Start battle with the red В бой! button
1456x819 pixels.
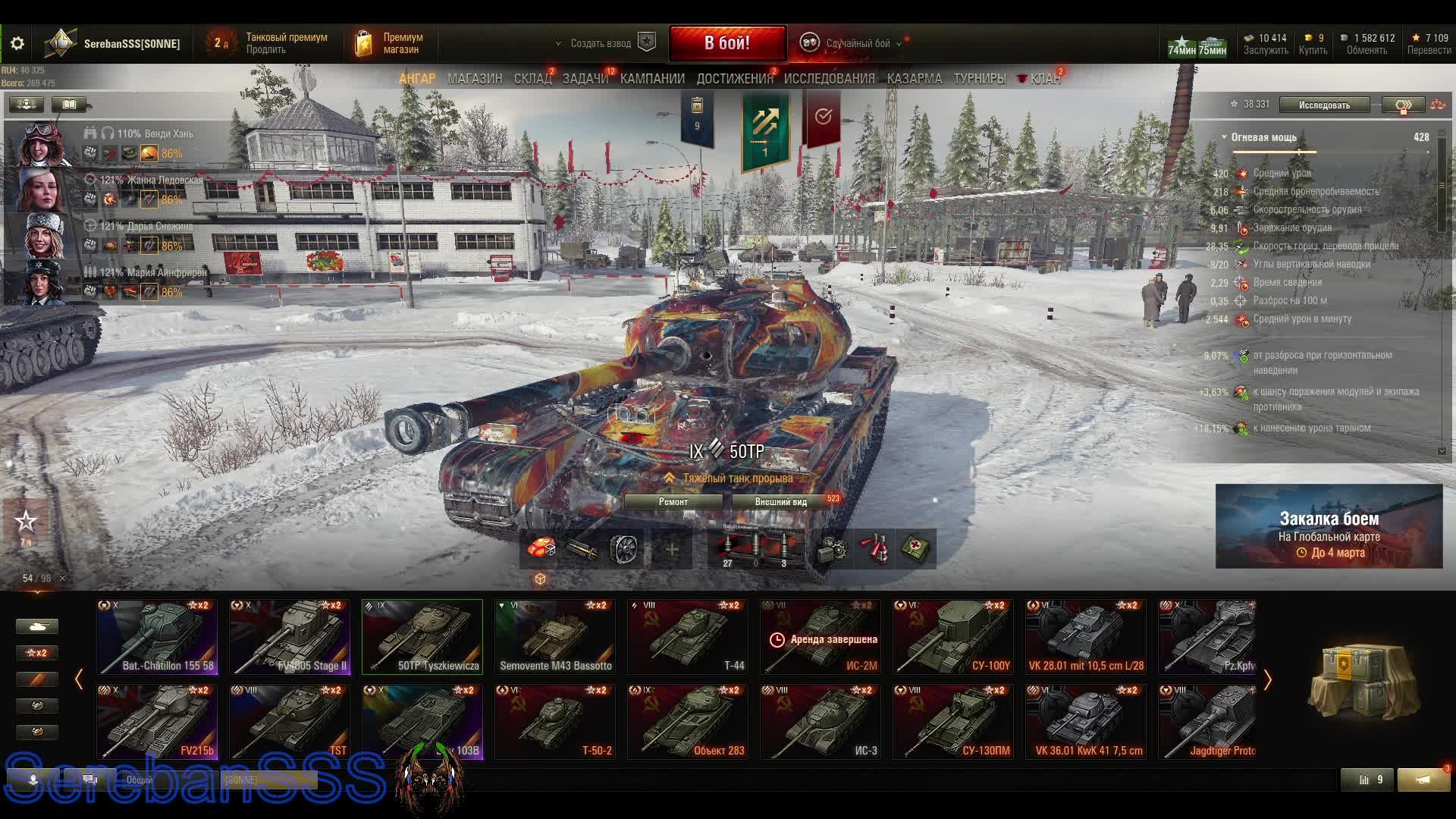(x=726, y=43)
